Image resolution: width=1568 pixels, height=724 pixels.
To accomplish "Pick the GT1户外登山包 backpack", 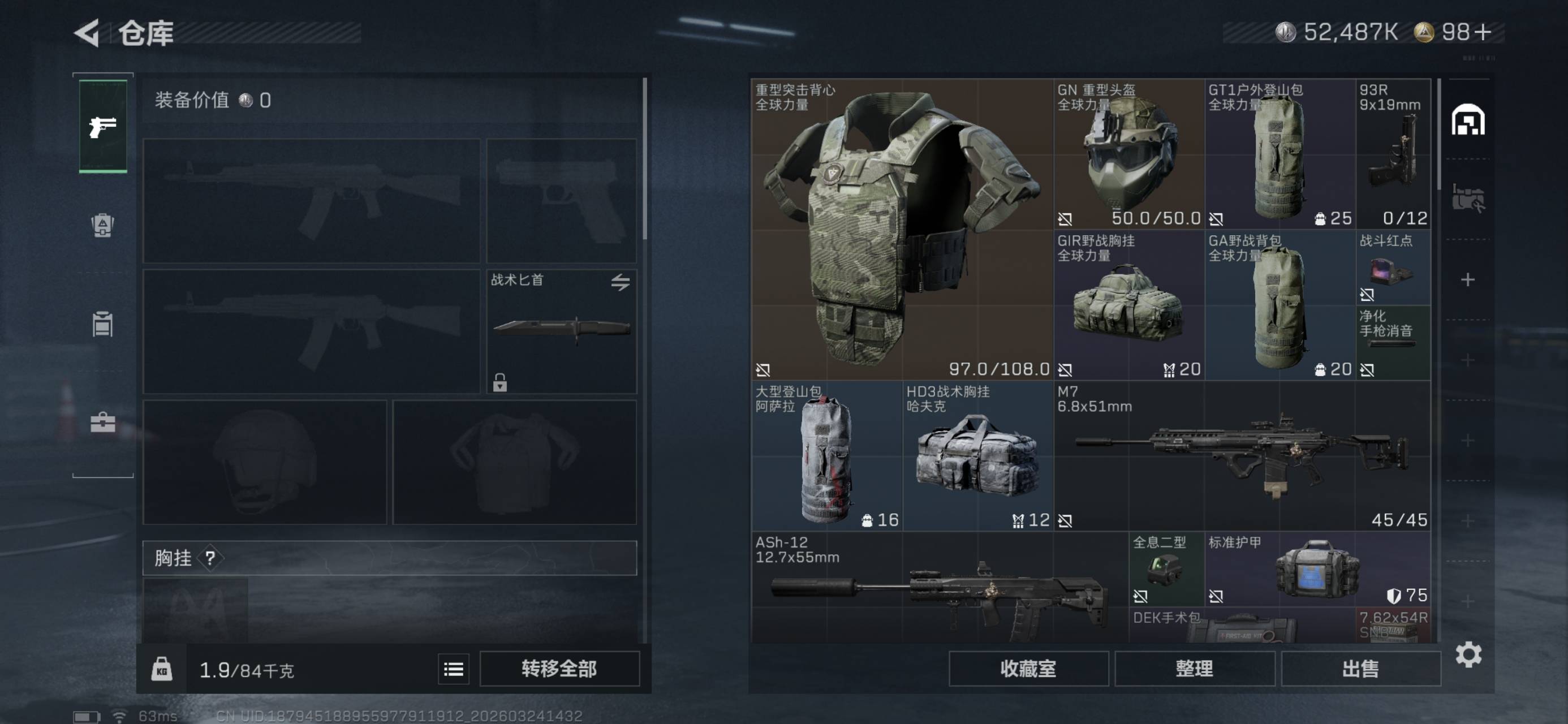I will (x=1280, y=154).
